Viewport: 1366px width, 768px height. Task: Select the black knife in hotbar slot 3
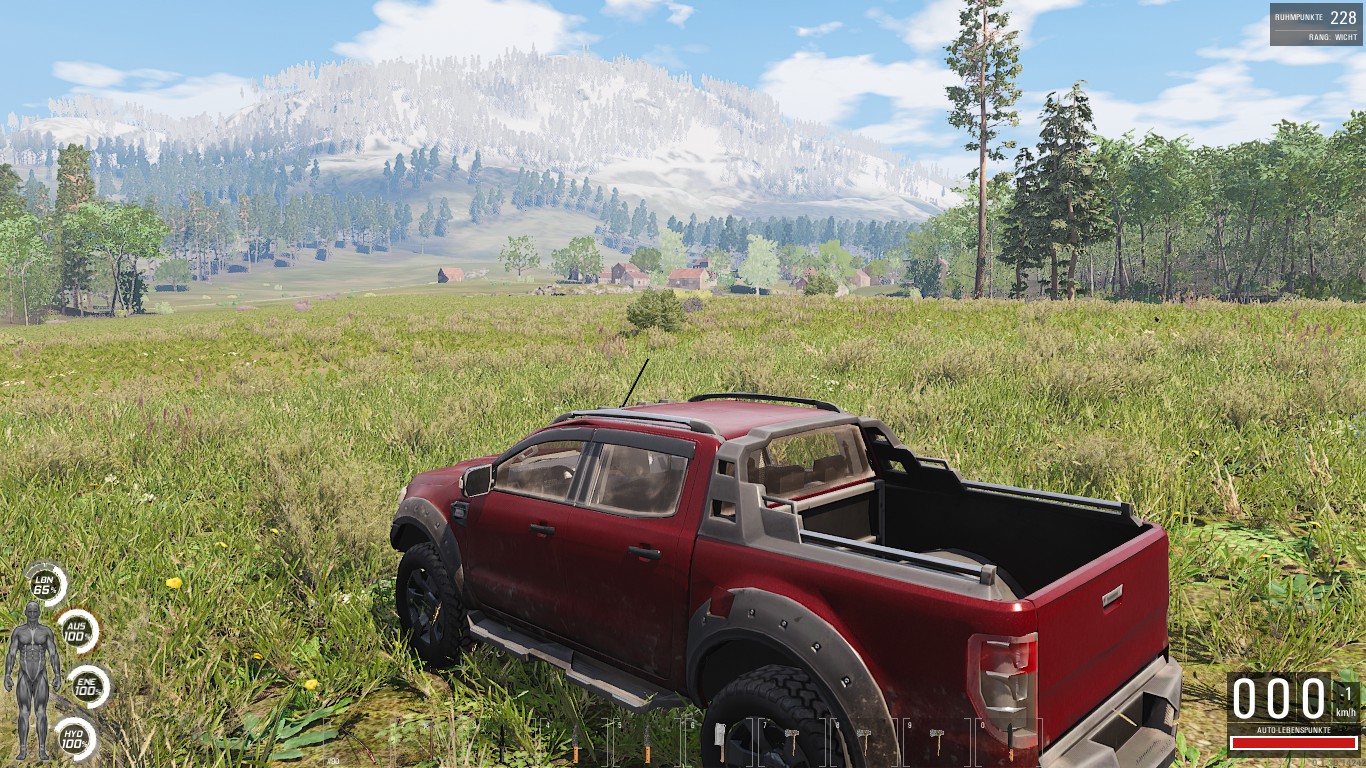pyautogui.click(x=501, y=740)
